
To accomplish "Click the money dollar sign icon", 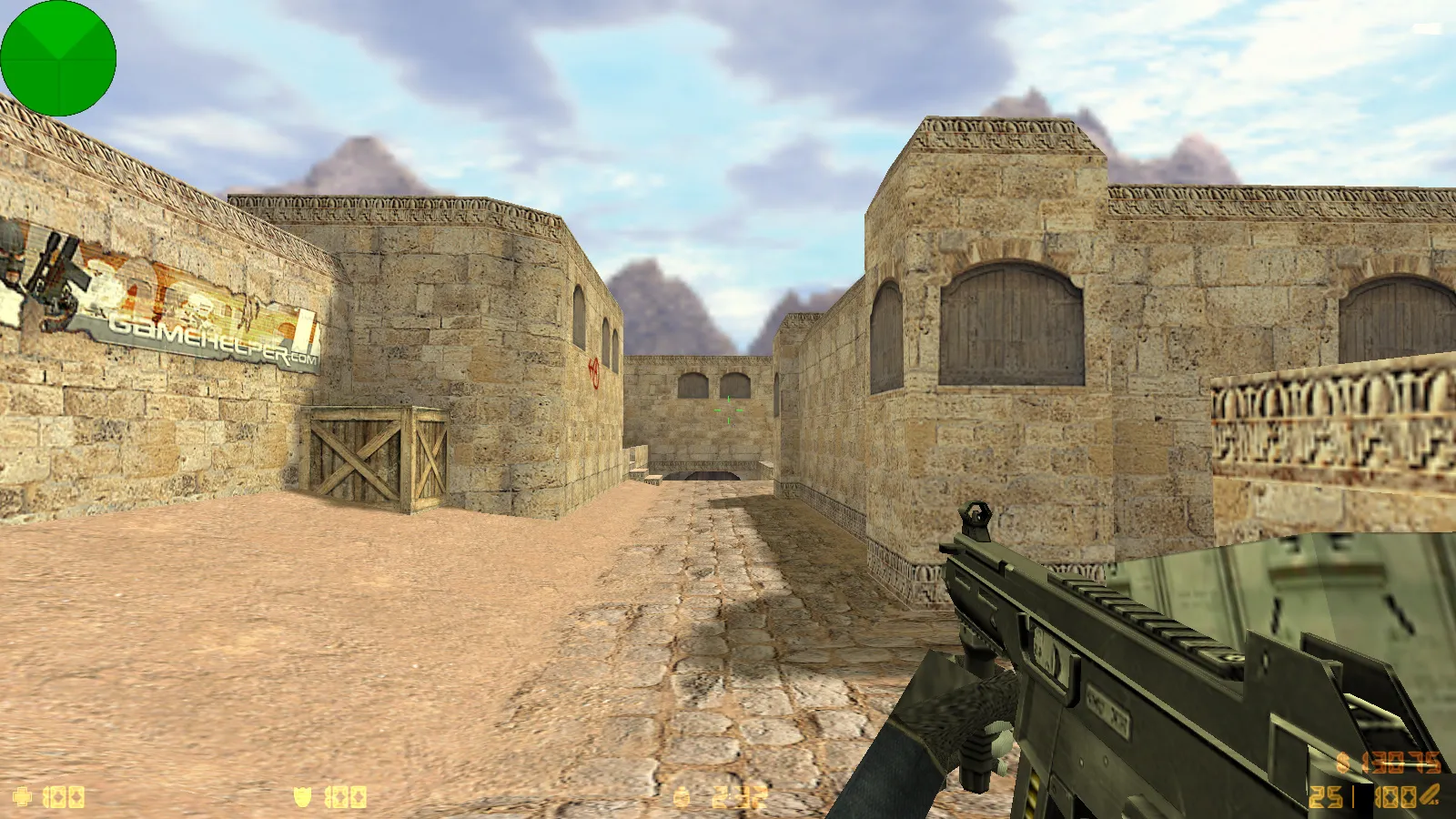I will [1342, 763].
